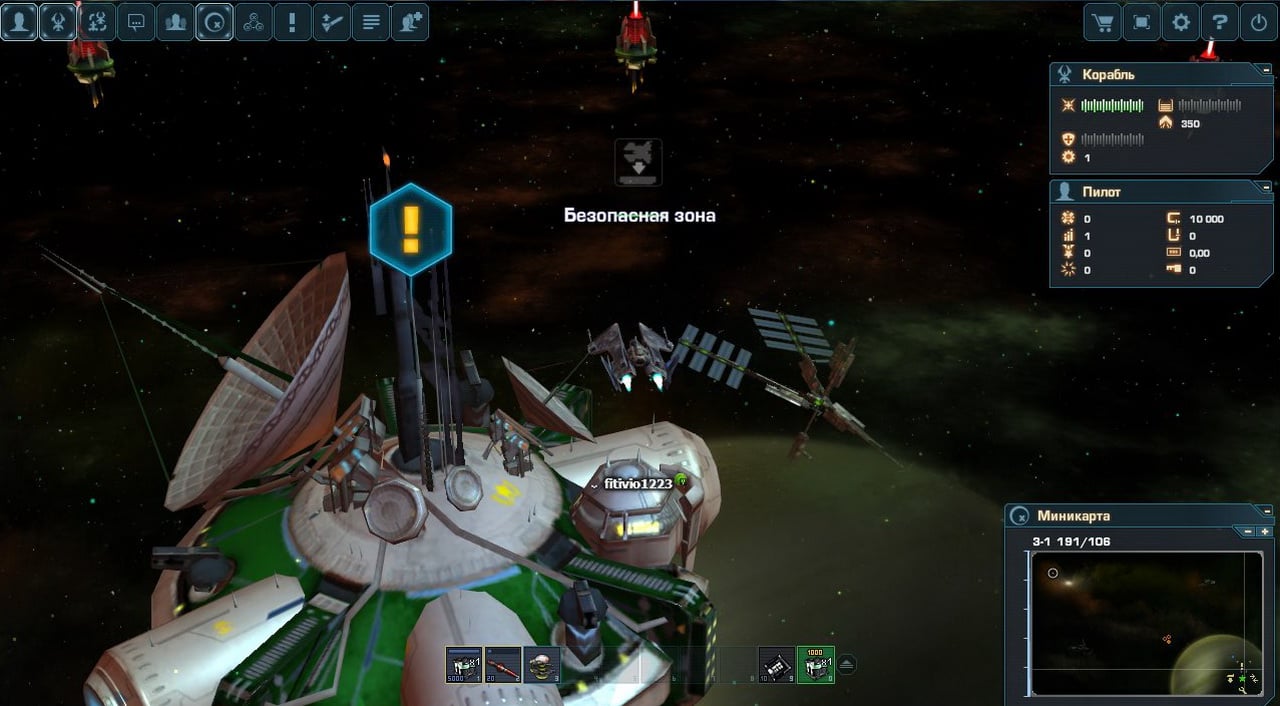
Task: Open the exclamation mark quest window
Action: point(292,21)
